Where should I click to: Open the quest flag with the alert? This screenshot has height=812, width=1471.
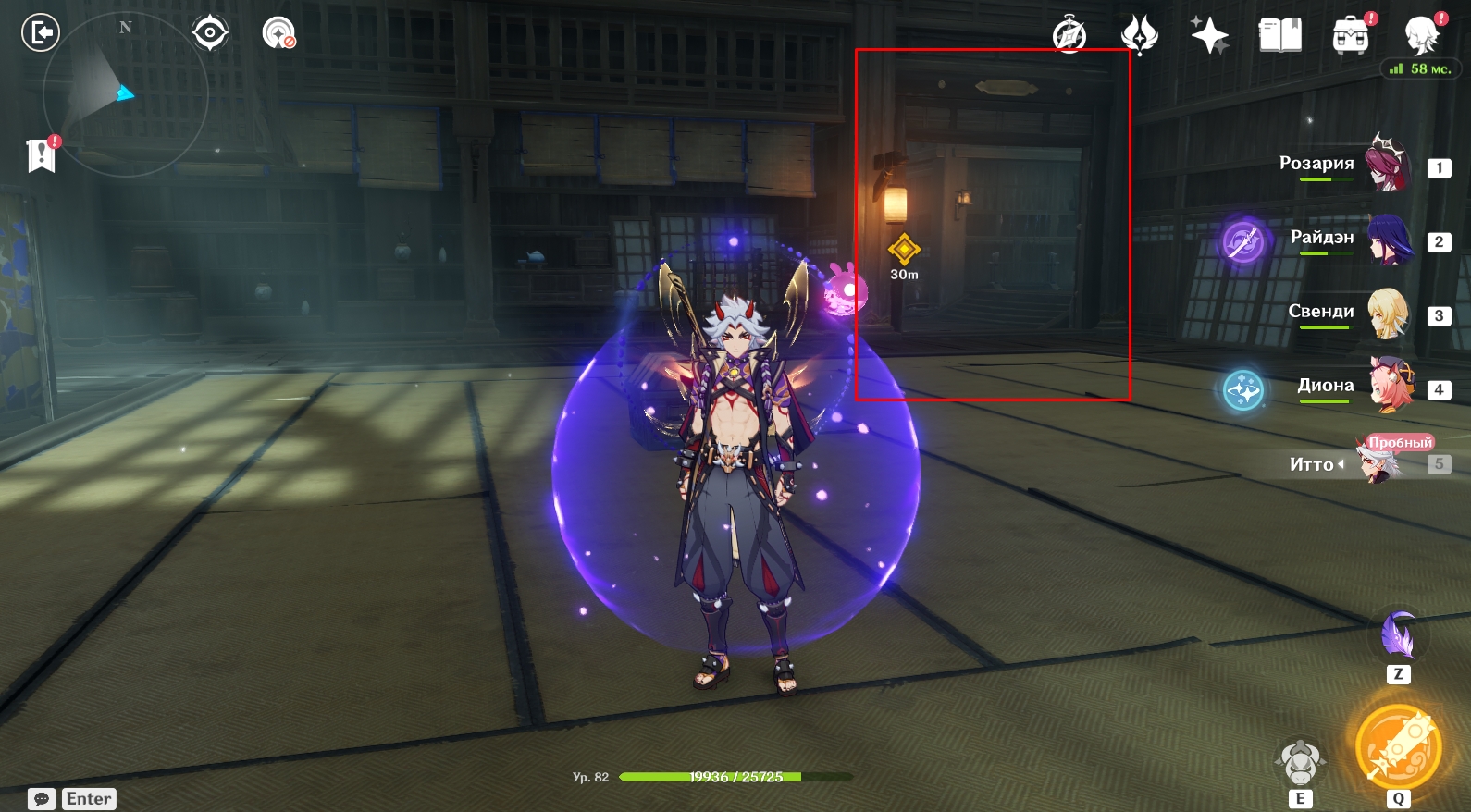42,155
